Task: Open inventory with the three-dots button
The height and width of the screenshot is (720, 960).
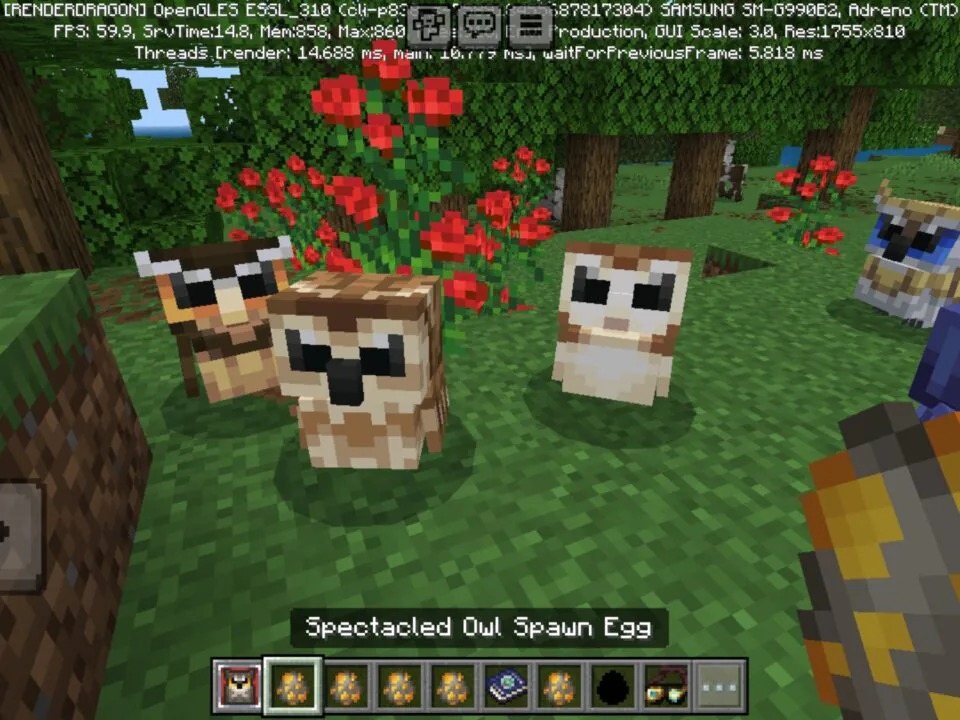Action: tap(720, 686)
